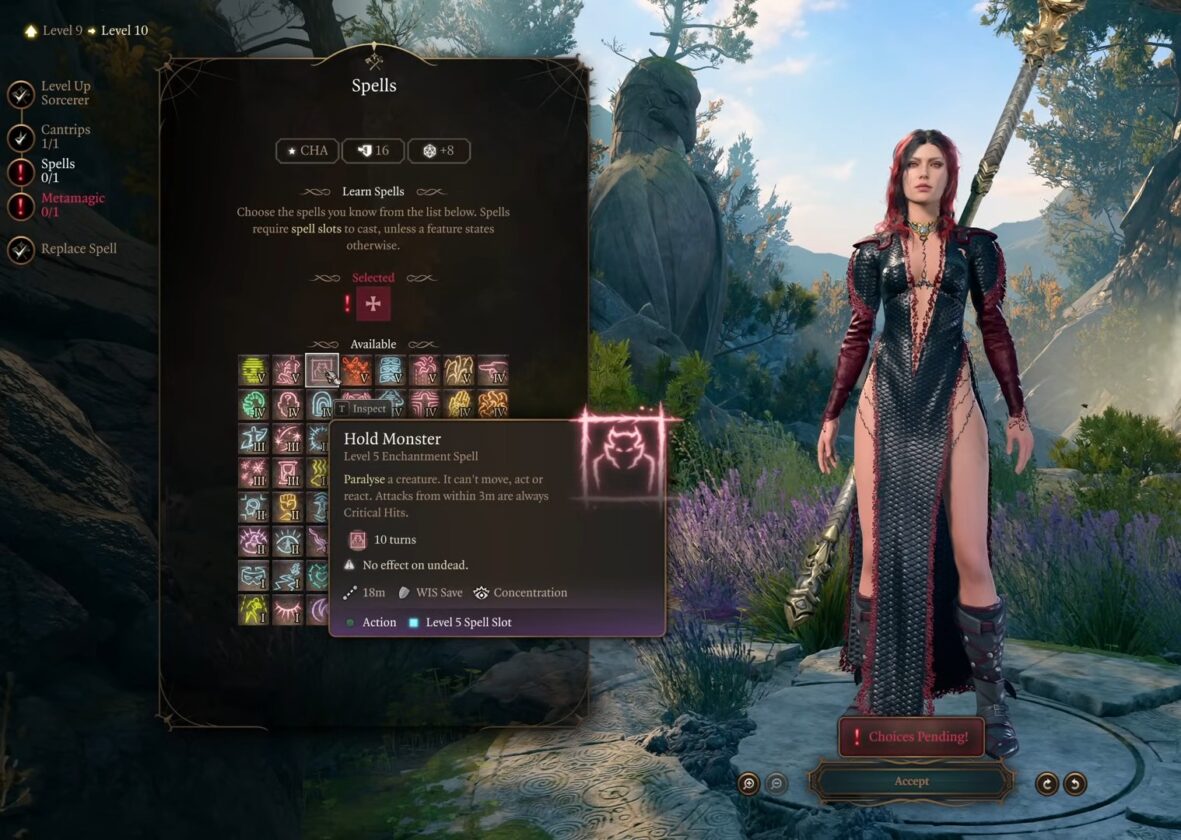Rotate character clockwise with arrow button
The height and width of the screenshot is (840, 1181).
coord(1046,783)
